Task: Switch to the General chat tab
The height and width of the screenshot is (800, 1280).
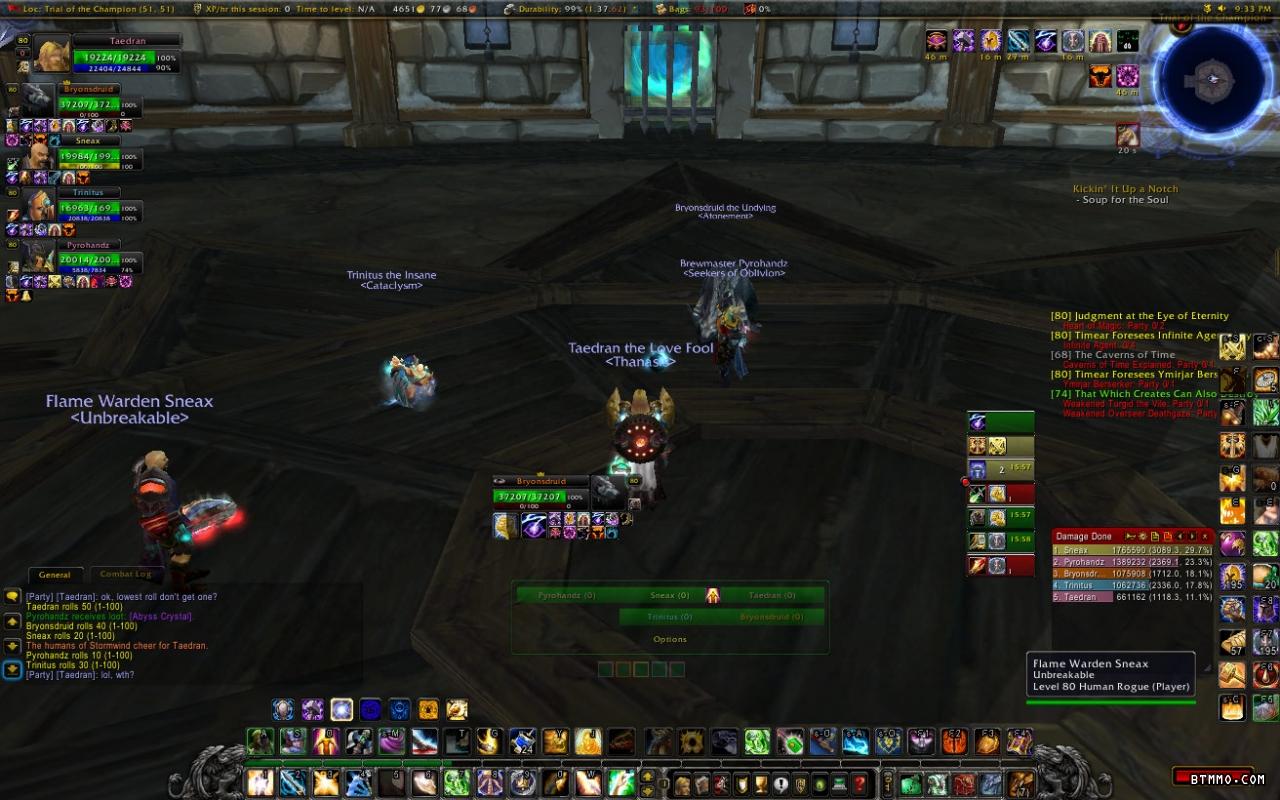Action: 54,575
